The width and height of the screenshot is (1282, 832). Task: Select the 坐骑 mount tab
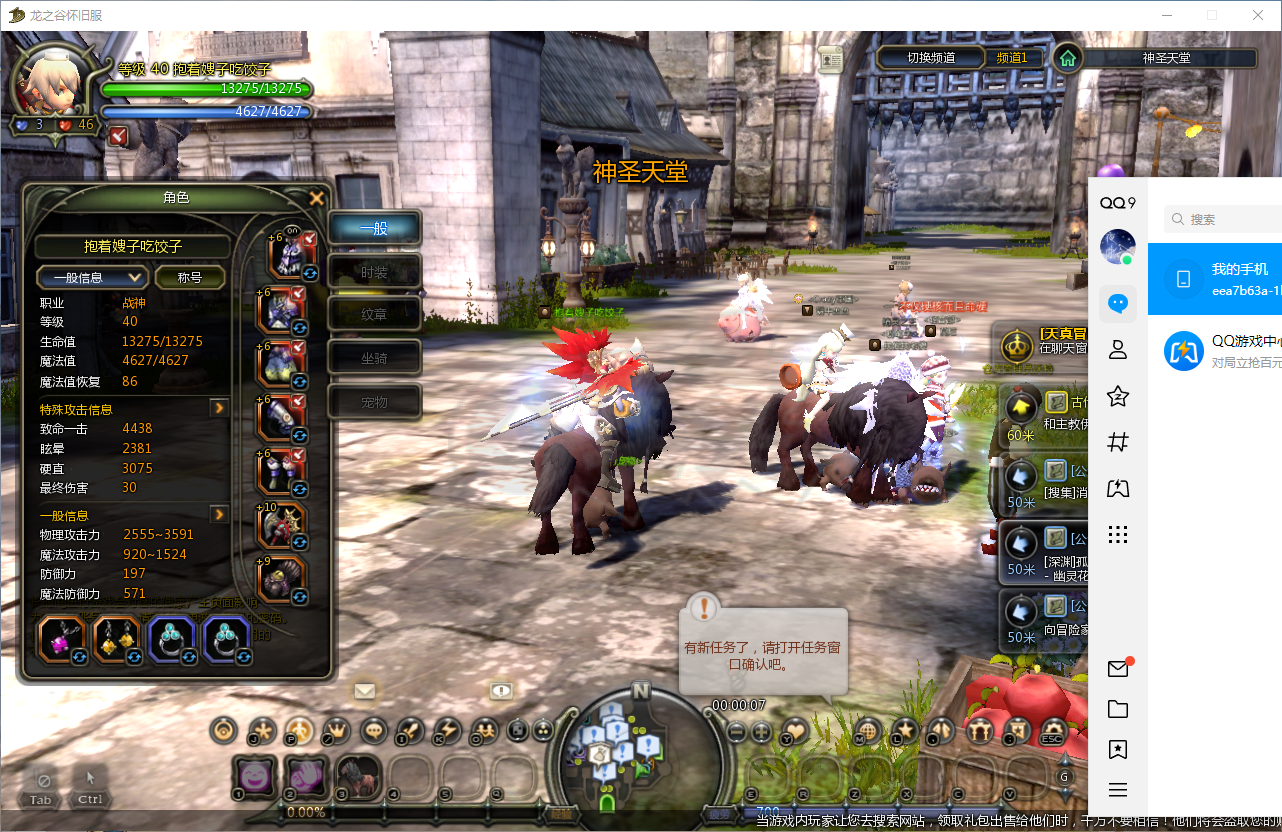[x=374, y=357]
